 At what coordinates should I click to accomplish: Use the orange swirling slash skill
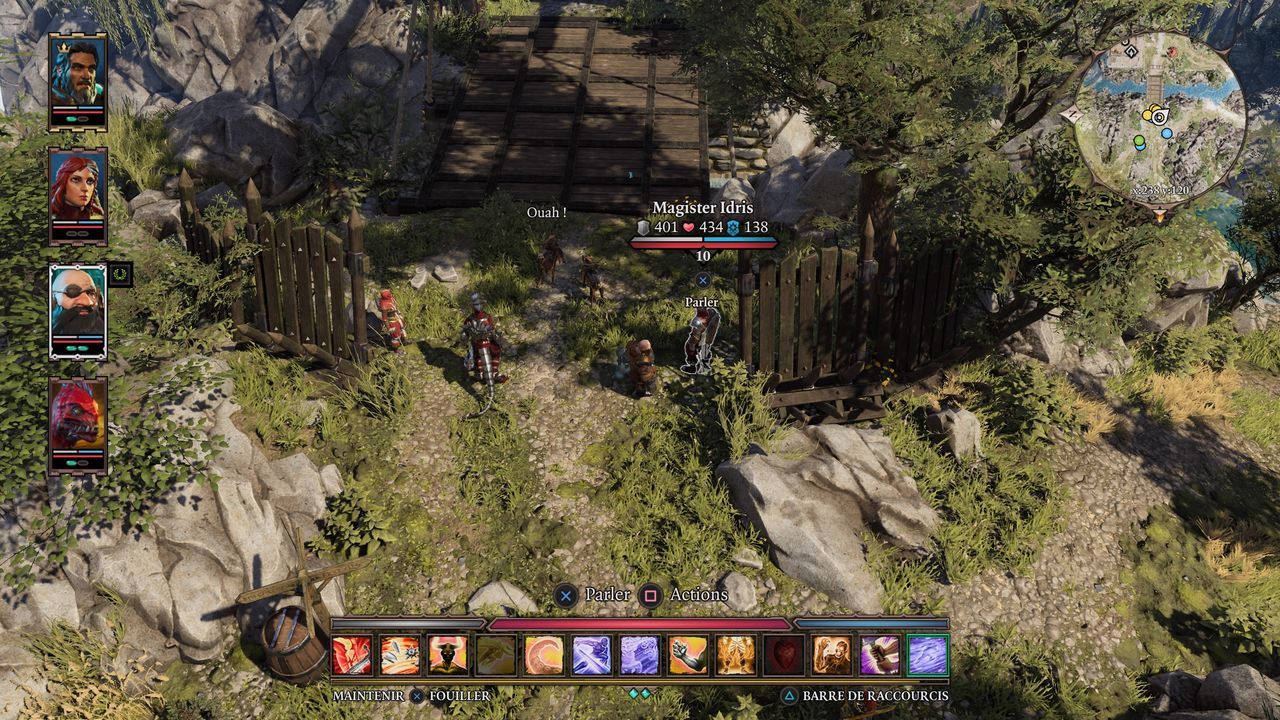click(544, 655)
